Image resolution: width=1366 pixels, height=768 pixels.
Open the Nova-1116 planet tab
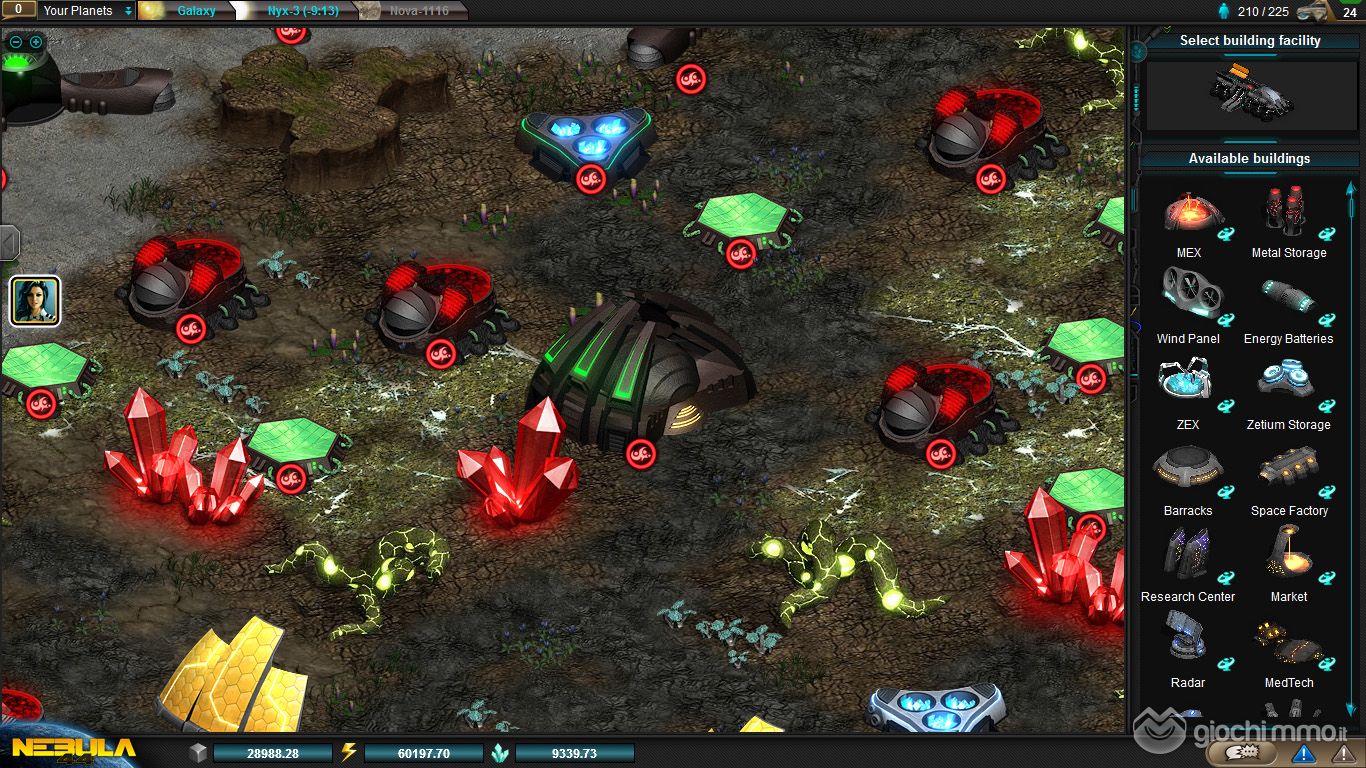pos(417,11)
